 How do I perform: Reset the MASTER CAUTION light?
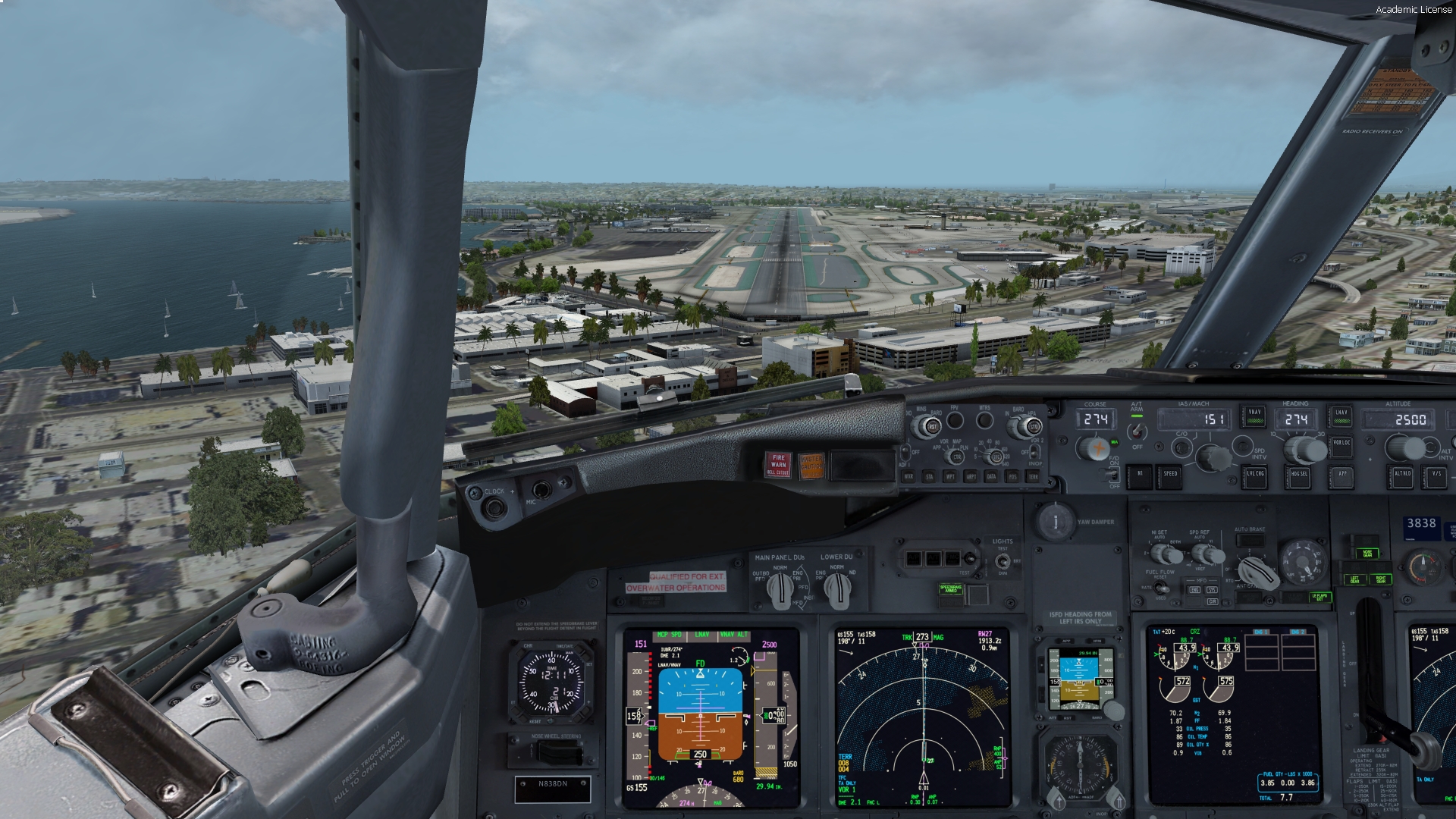[x=811, y=465]
